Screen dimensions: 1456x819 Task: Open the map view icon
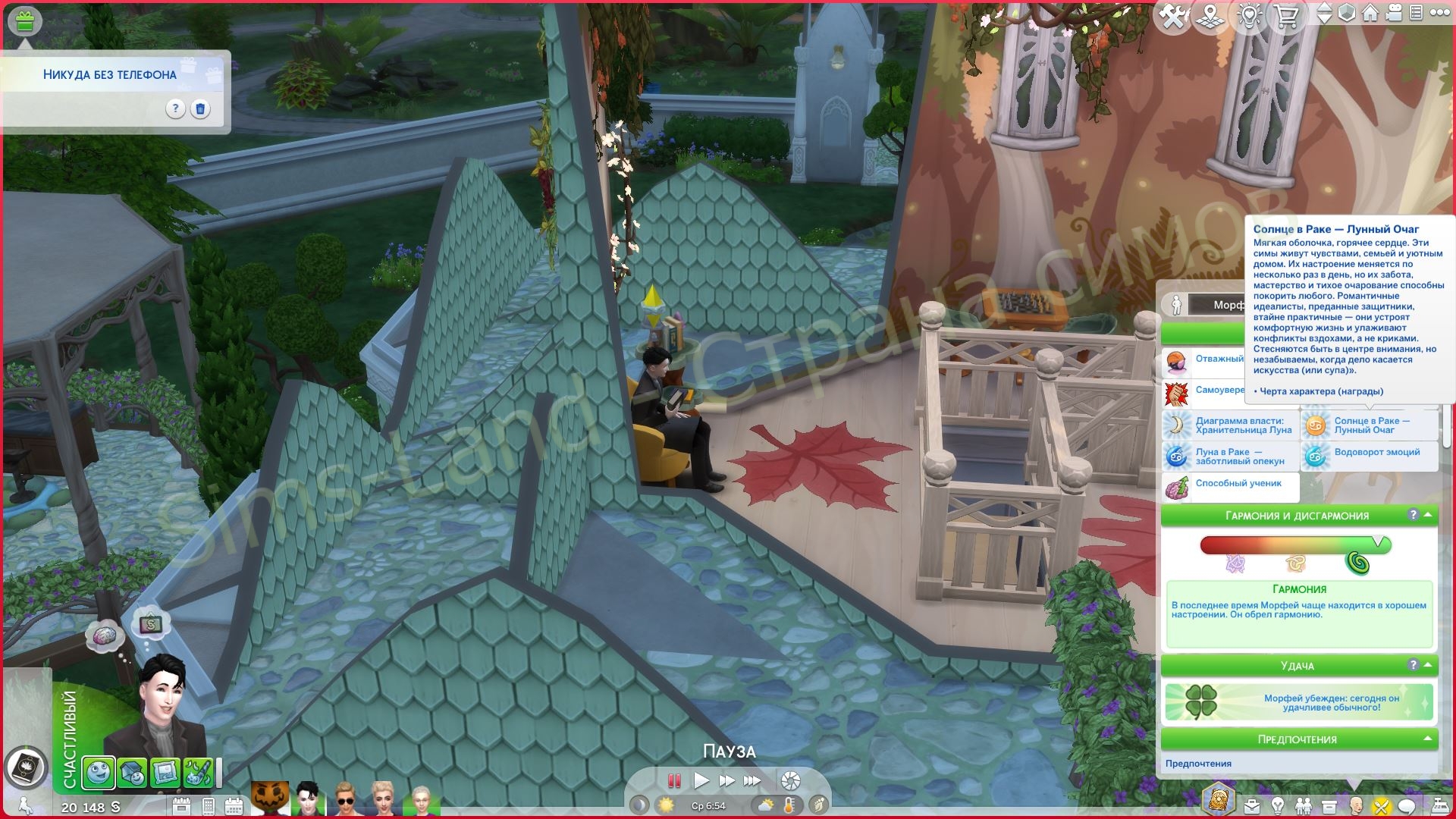[x=1209, y=13]
